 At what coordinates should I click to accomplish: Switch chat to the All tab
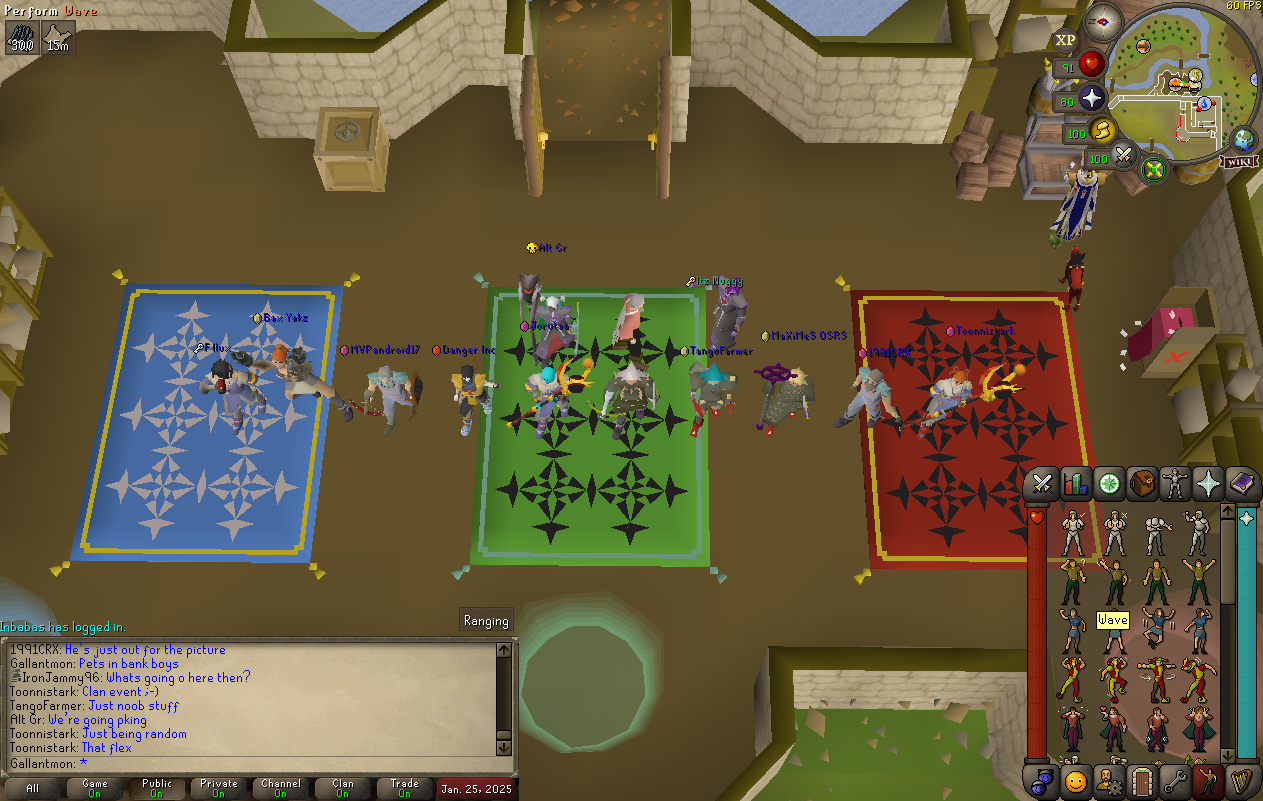click(x=33, y=788)
